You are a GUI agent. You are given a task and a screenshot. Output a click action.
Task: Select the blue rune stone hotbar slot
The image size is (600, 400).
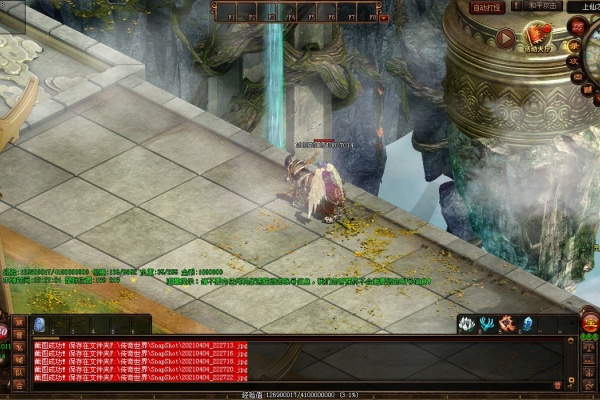pos(39,324)
